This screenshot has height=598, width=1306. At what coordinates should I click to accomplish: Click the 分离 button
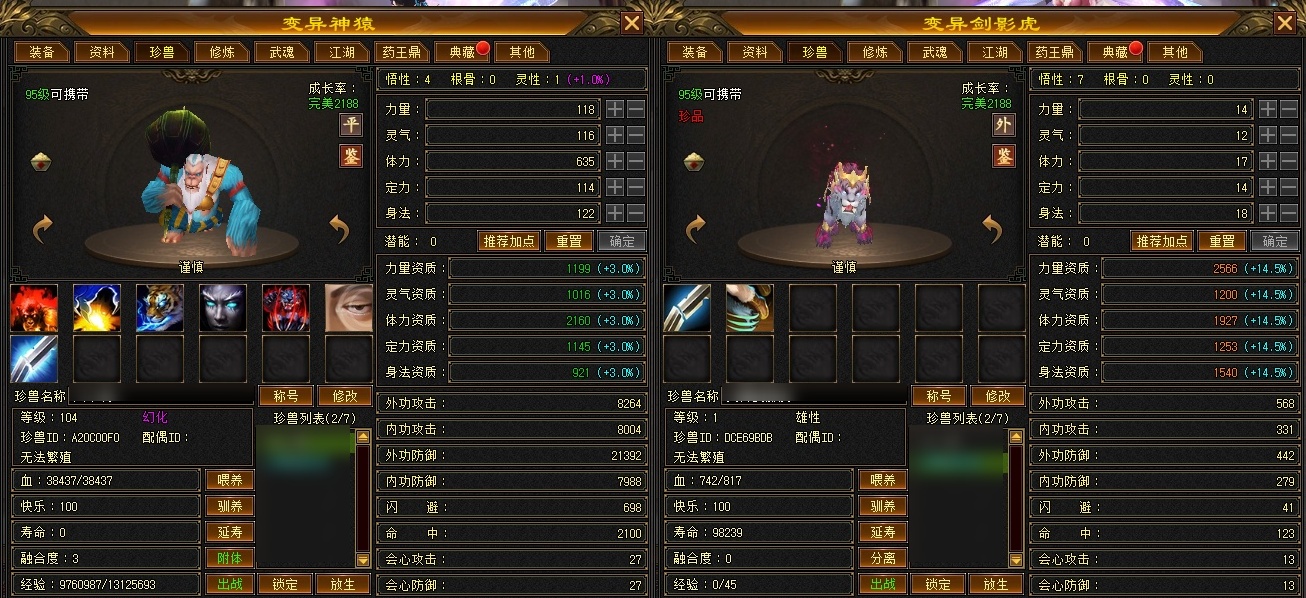[x=882, y=558]
